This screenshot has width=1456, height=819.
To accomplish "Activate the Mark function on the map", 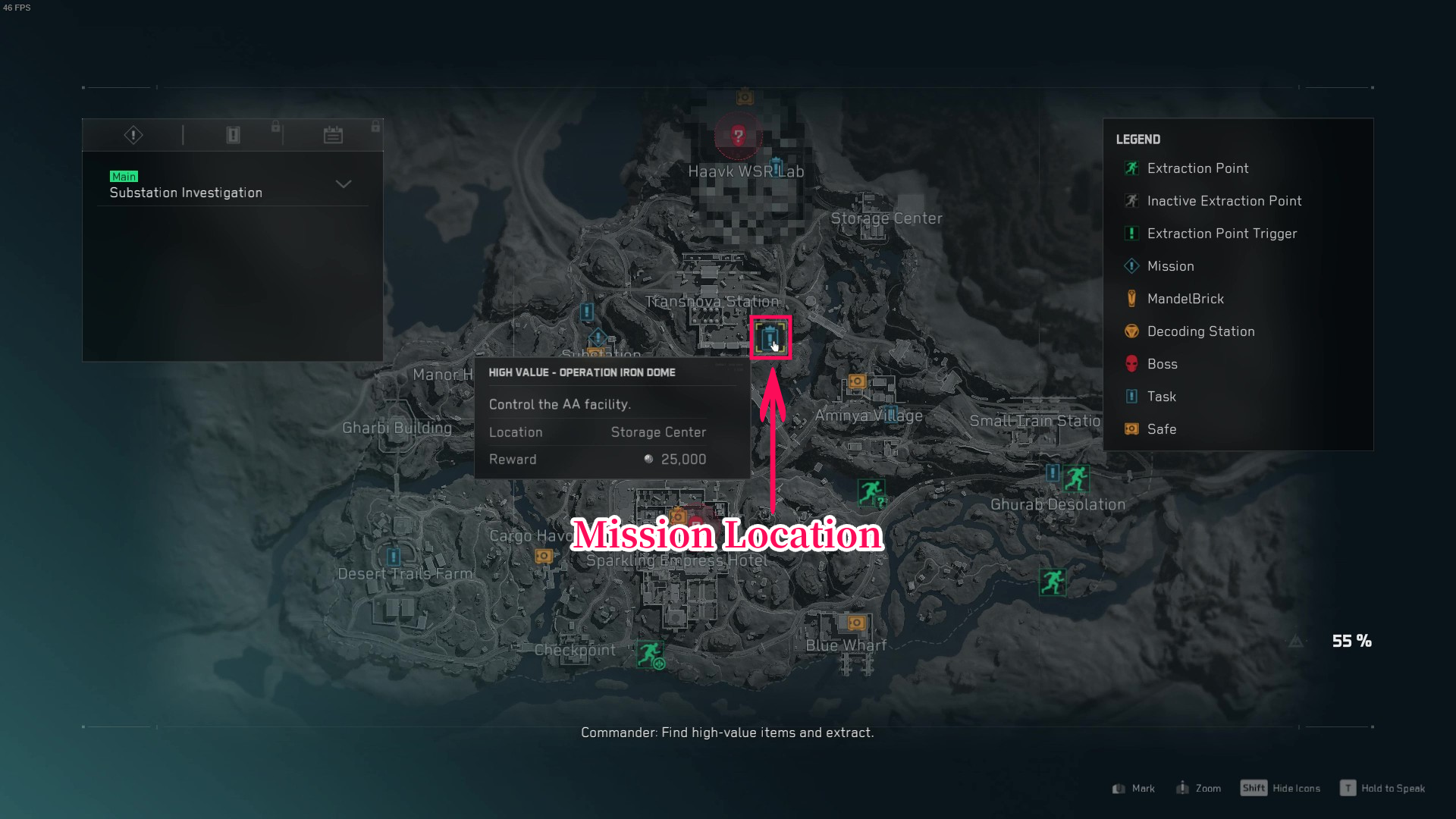I will coord(1133,788).
